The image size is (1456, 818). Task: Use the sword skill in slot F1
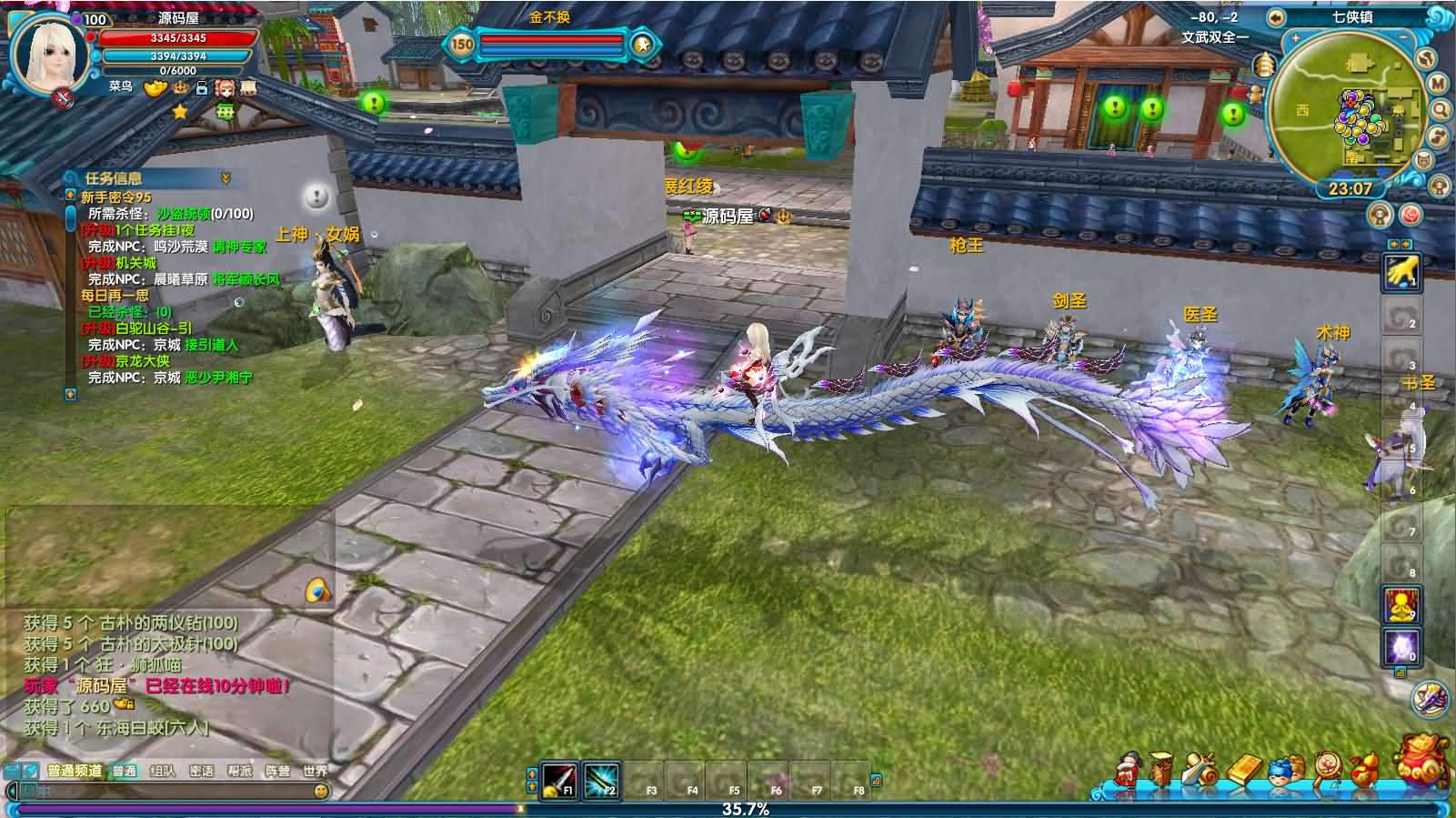(558, 781)
